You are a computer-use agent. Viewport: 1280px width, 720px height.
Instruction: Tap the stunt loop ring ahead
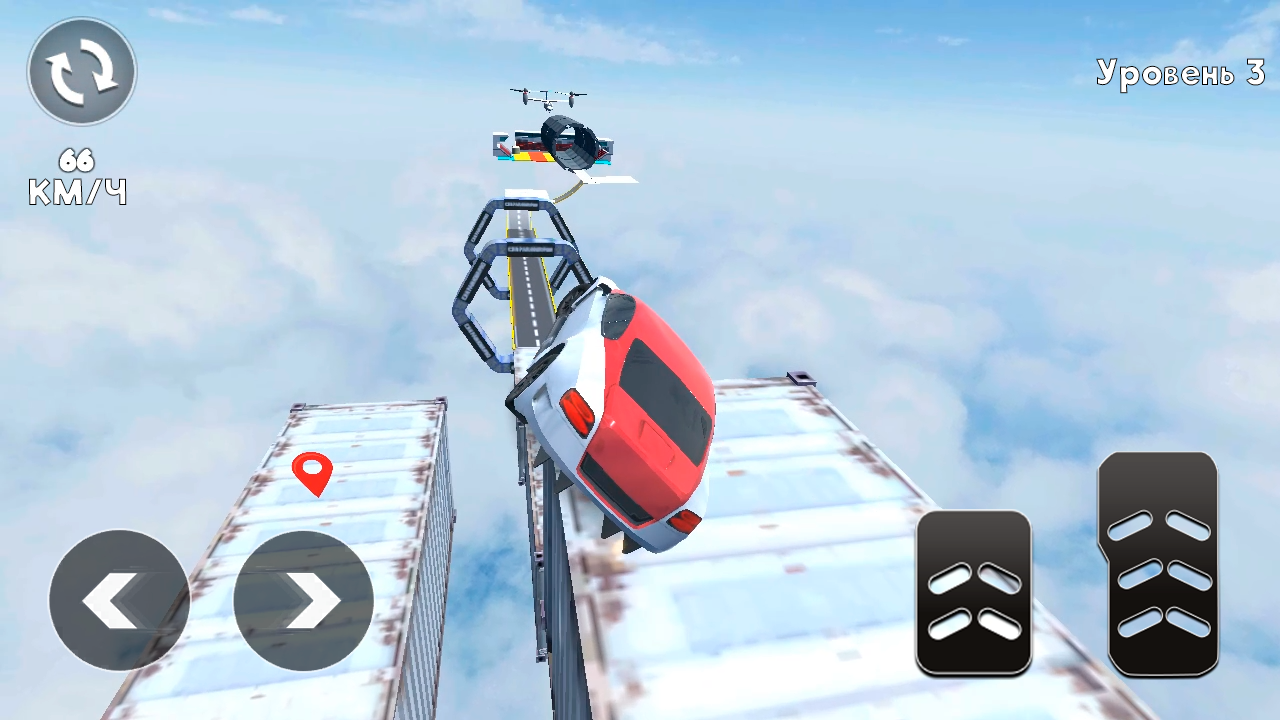[570, 140]
